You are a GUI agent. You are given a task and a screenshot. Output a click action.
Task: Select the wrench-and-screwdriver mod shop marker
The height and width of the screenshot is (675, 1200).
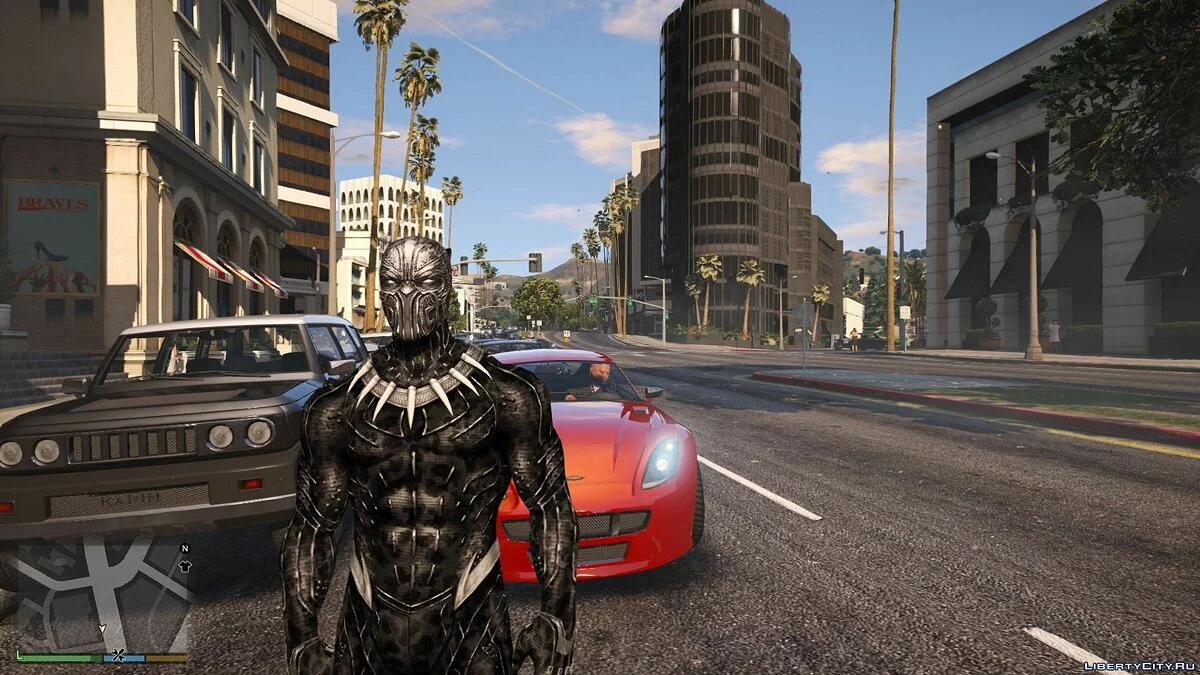(x=118, y=656)
